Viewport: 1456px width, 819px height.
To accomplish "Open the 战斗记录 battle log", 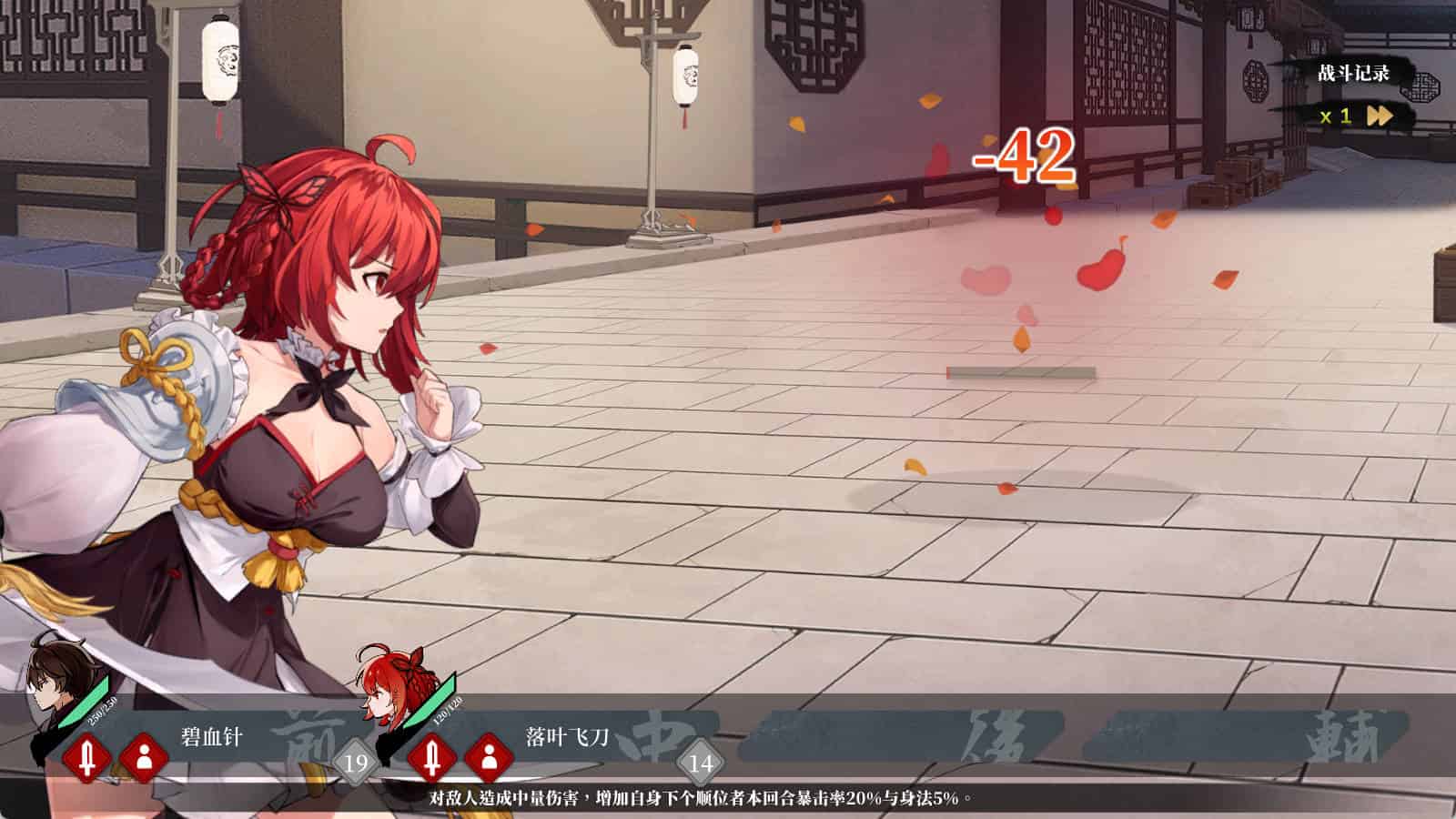I will pos(1353,74).
